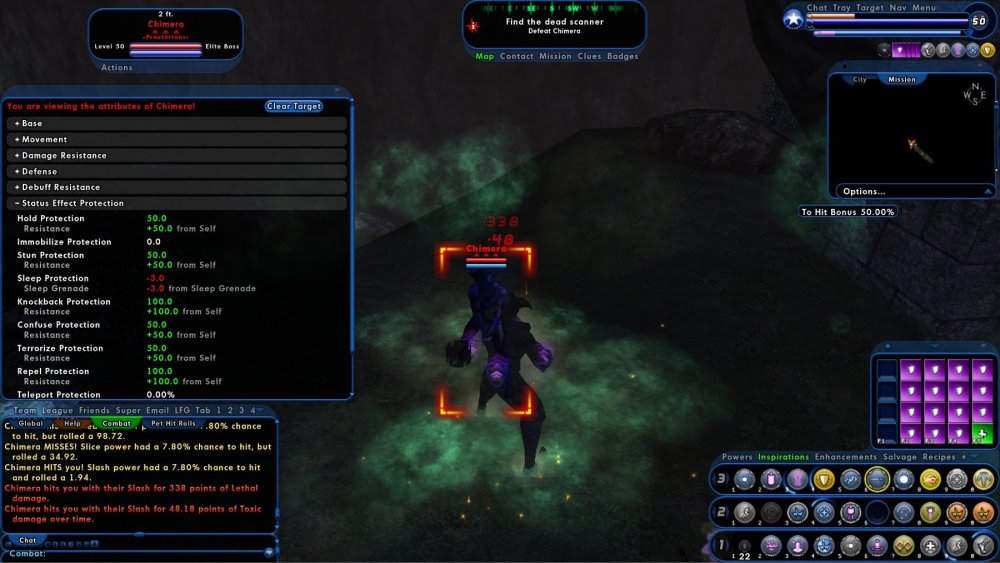Show the Contact tab
Image resolution: width=1000 pixels, height=563 pixels.
pyautogui.click(x=516, y=56)
